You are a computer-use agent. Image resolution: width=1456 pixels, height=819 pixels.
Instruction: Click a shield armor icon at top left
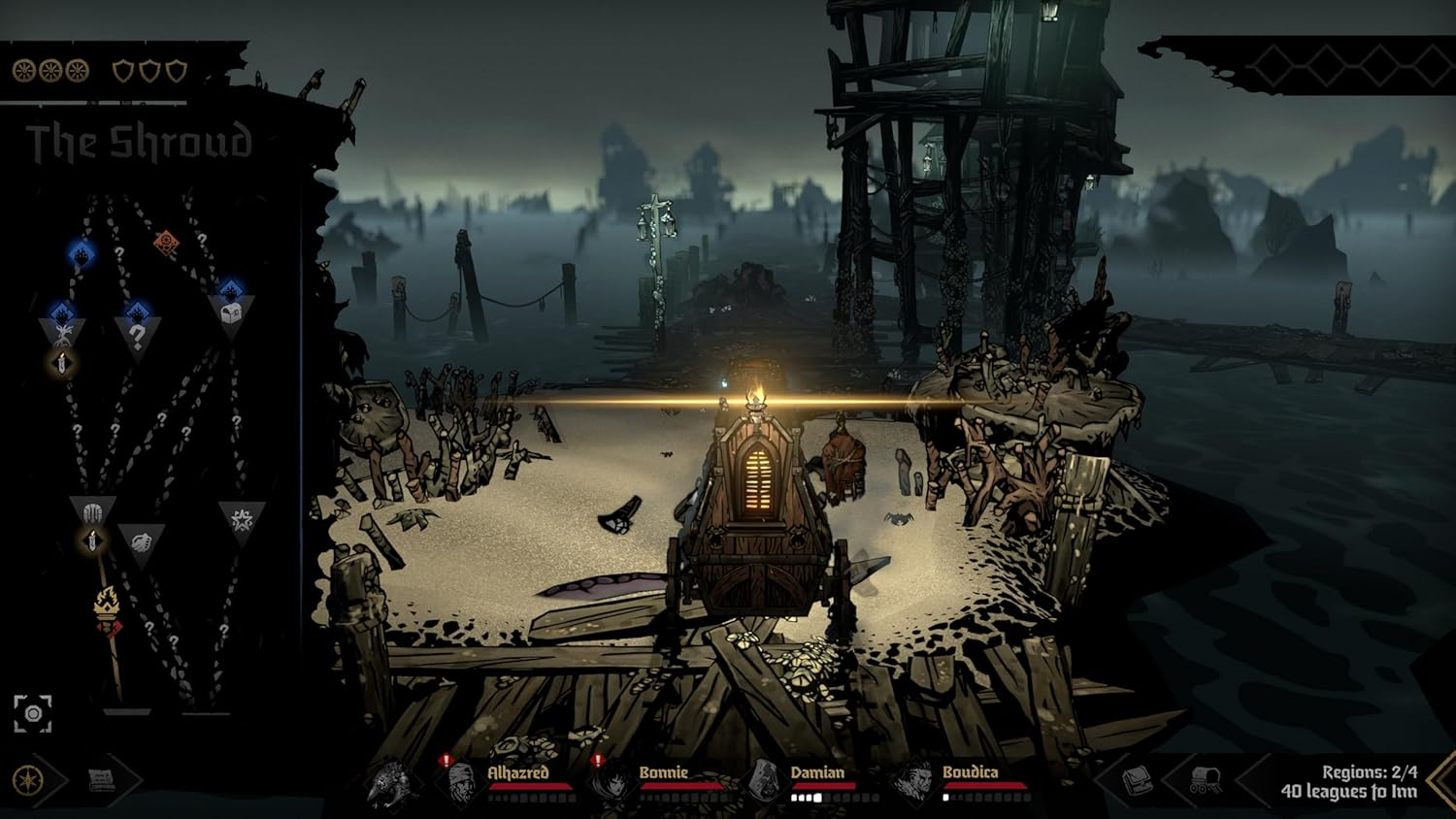(x=125, y=71)
